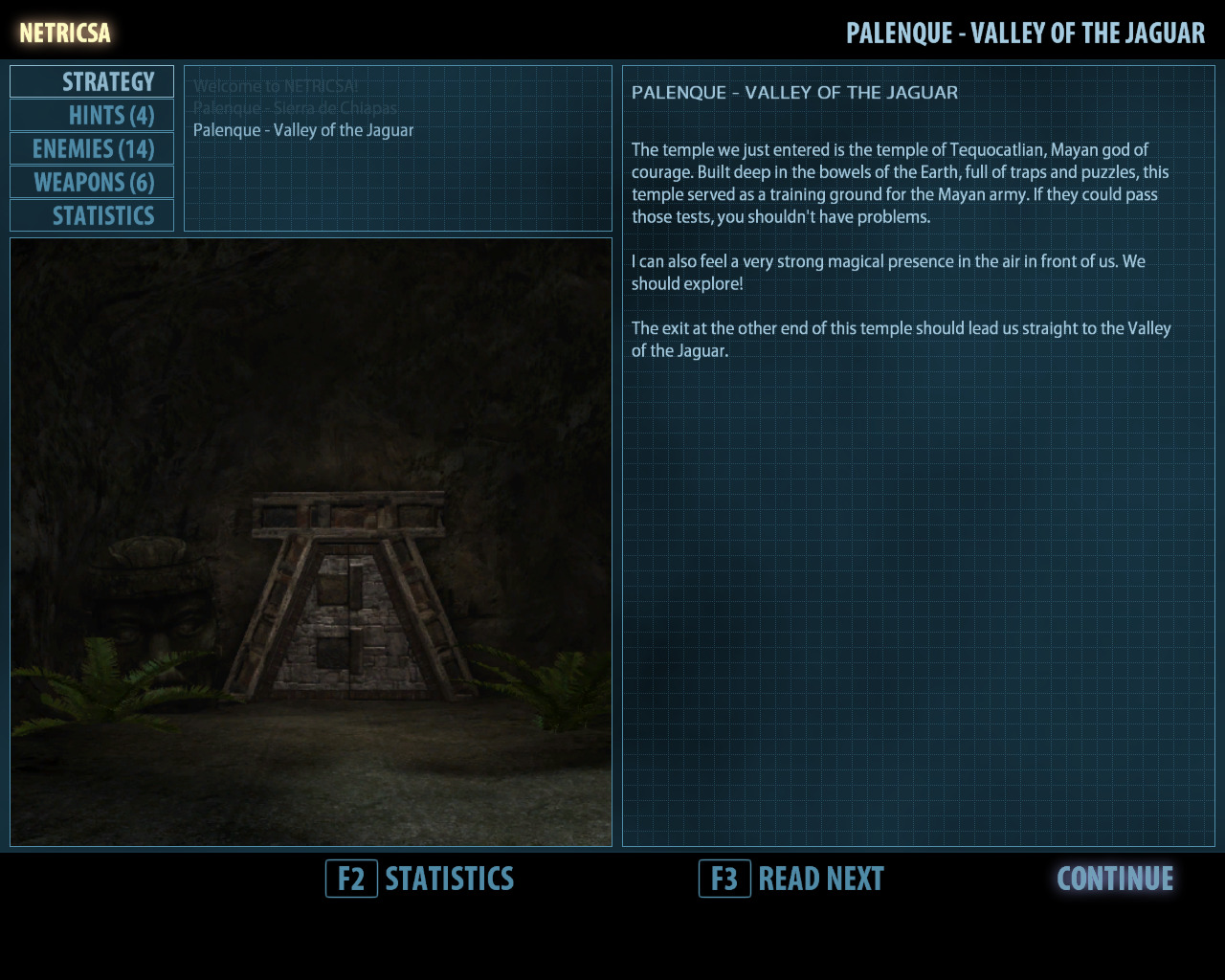Switch to the Hints (4) tab
Image resolution: width=1225 pixels, height=980 pixels.
coord(92,116)
